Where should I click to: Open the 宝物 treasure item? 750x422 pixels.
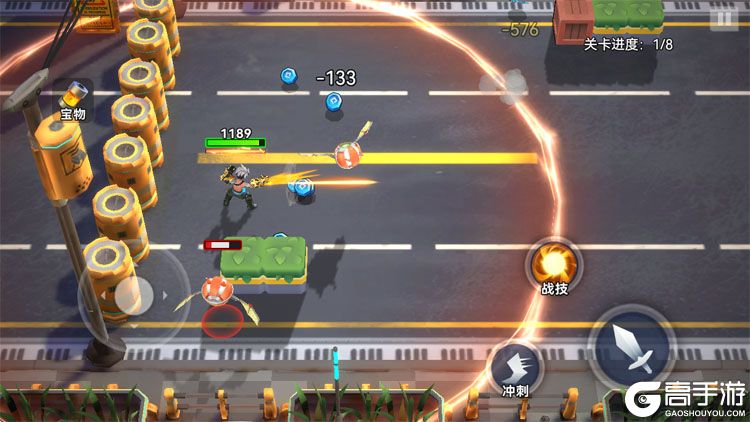coord(73,97)
